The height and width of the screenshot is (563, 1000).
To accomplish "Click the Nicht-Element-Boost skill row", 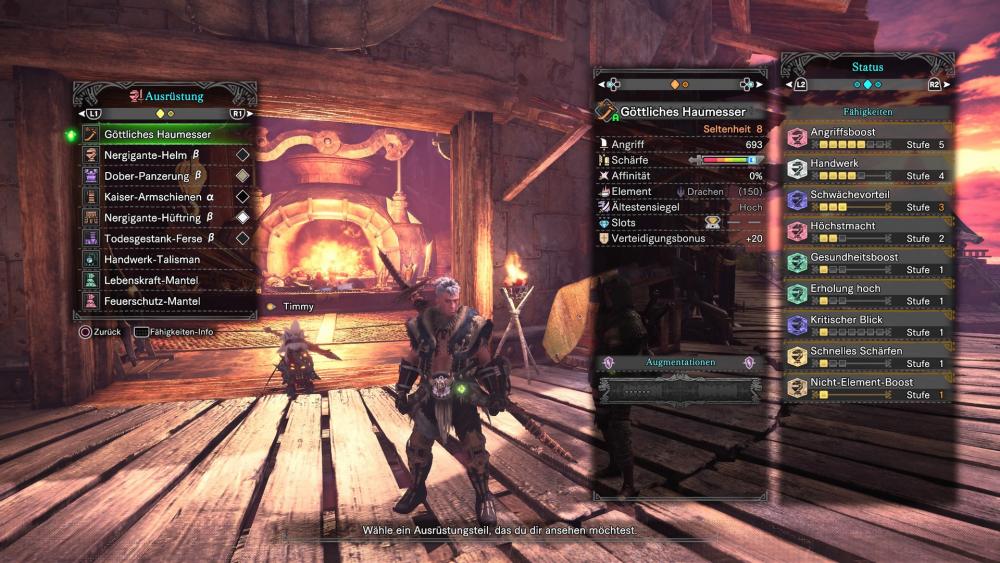I will click(x=866, y=388).
